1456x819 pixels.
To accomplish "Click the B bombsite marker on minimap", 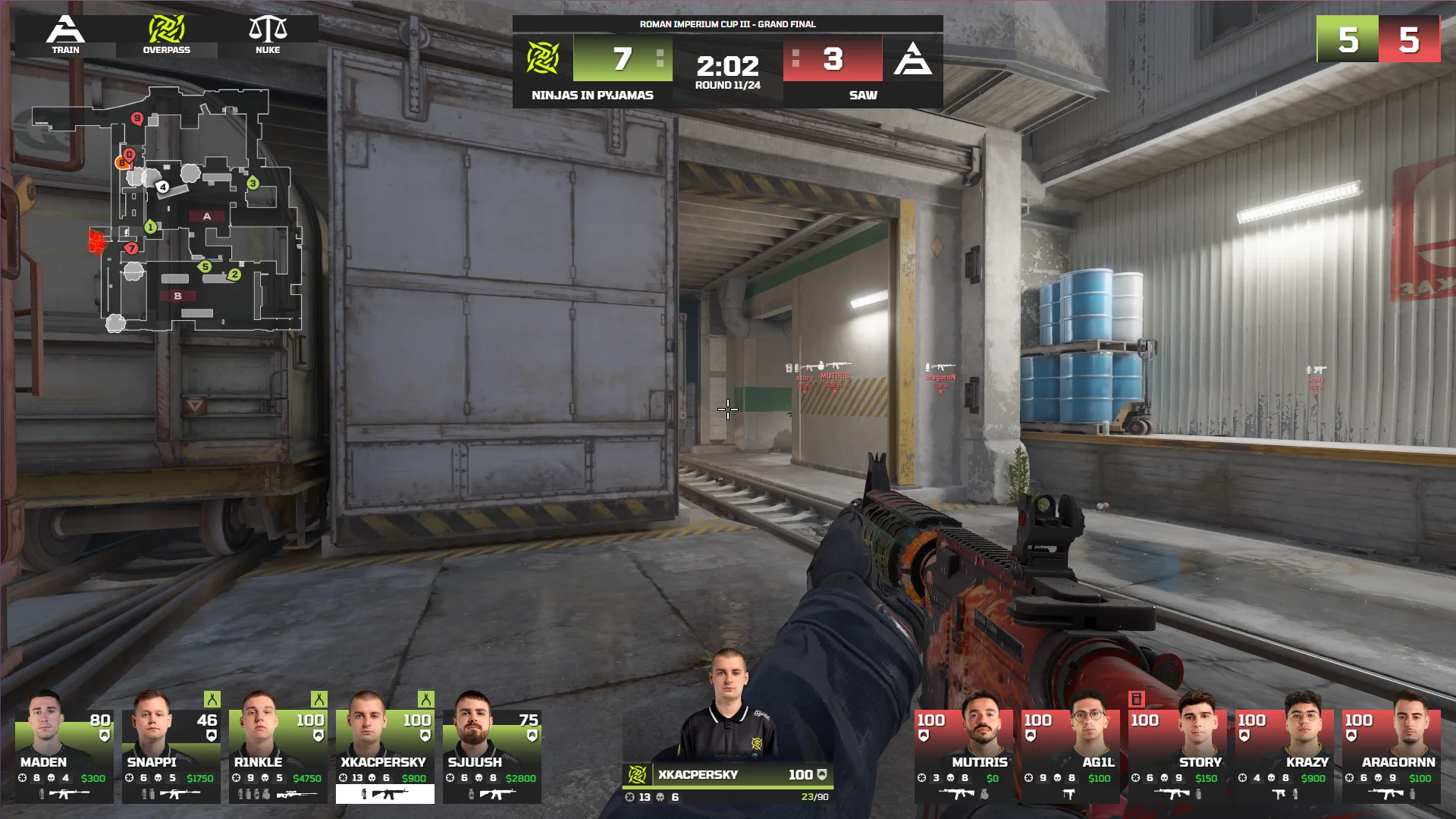I will [x=177, y=296].
